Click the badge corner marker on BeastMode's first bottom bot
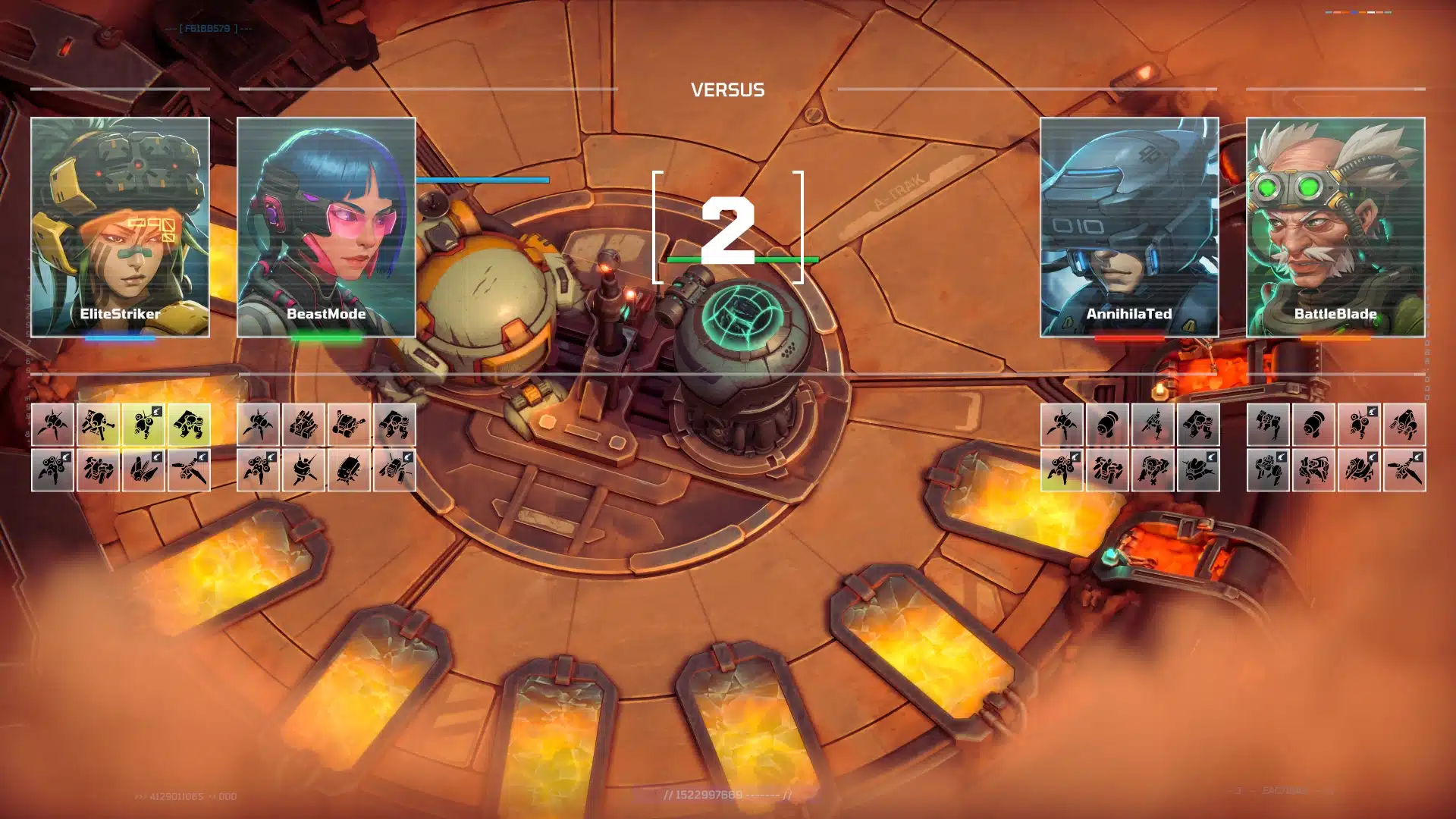 [271, 457]
